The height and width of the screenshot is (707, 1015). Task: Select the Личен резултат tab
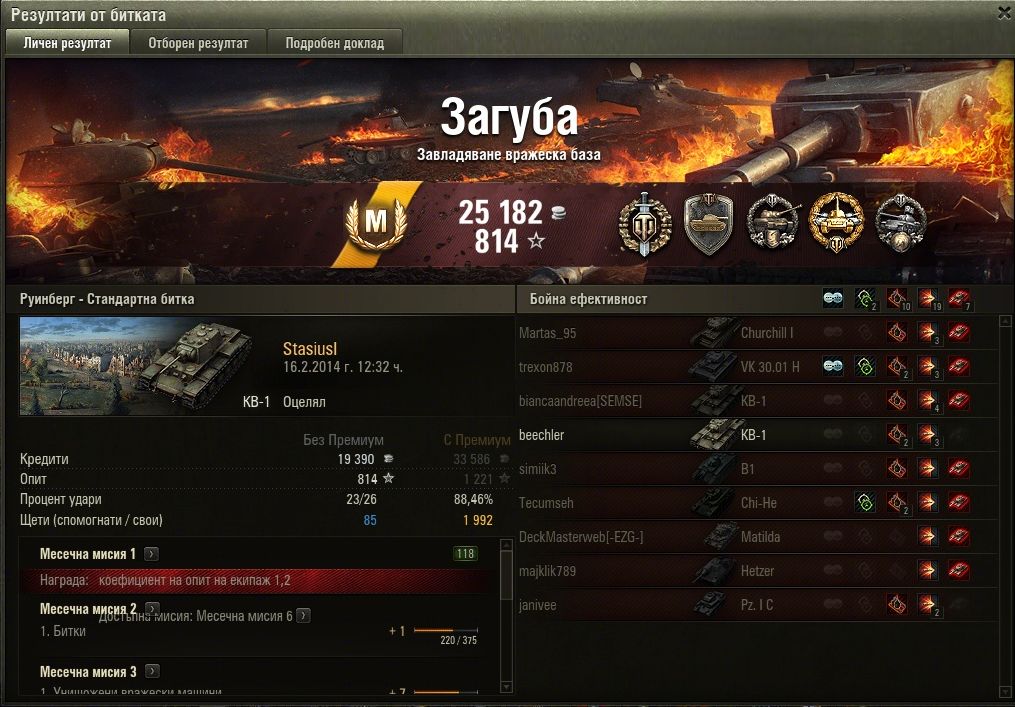[x=67, y=43]
